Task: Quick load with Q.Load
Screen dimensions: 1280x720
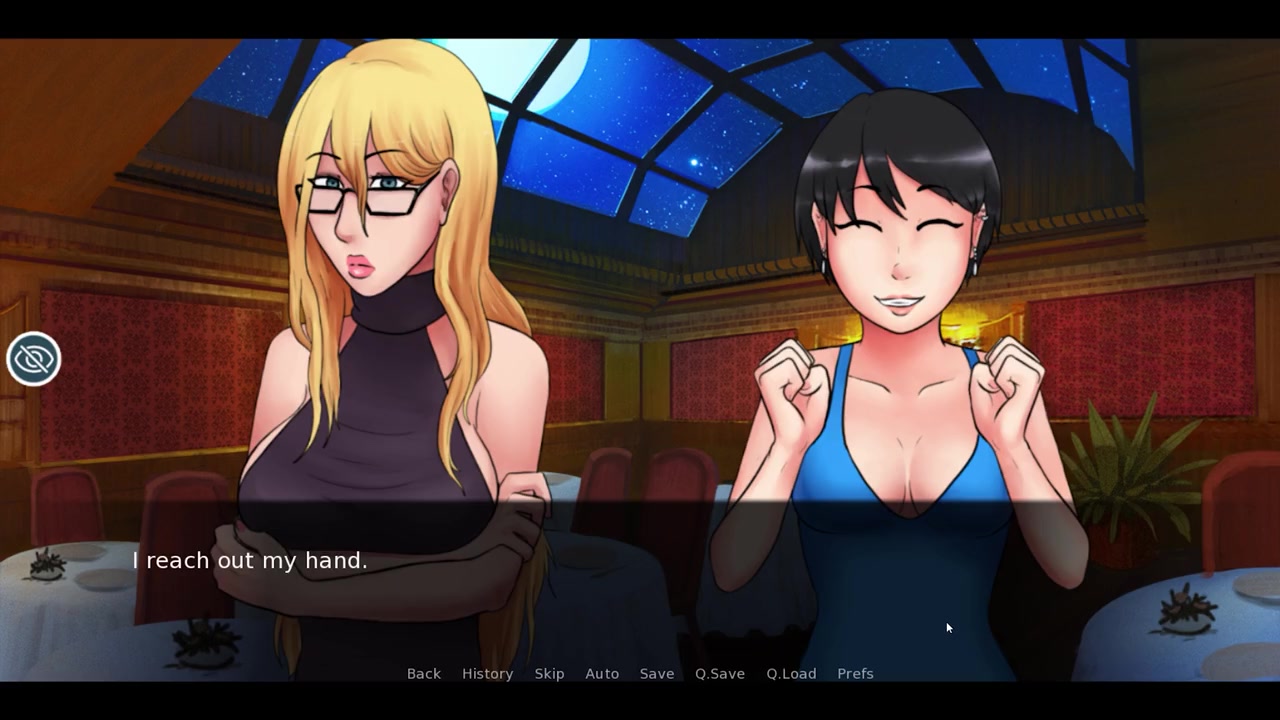Action: (x=791, y=674)
